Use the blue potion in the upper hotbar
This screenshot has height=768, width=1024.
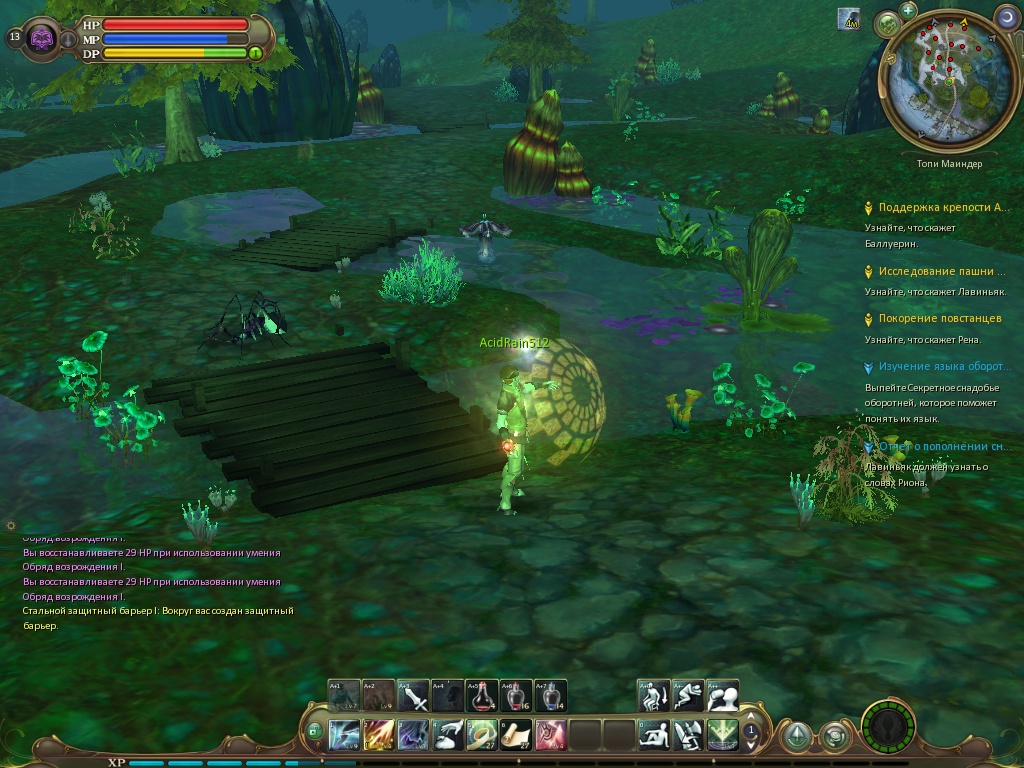[550, 695]
